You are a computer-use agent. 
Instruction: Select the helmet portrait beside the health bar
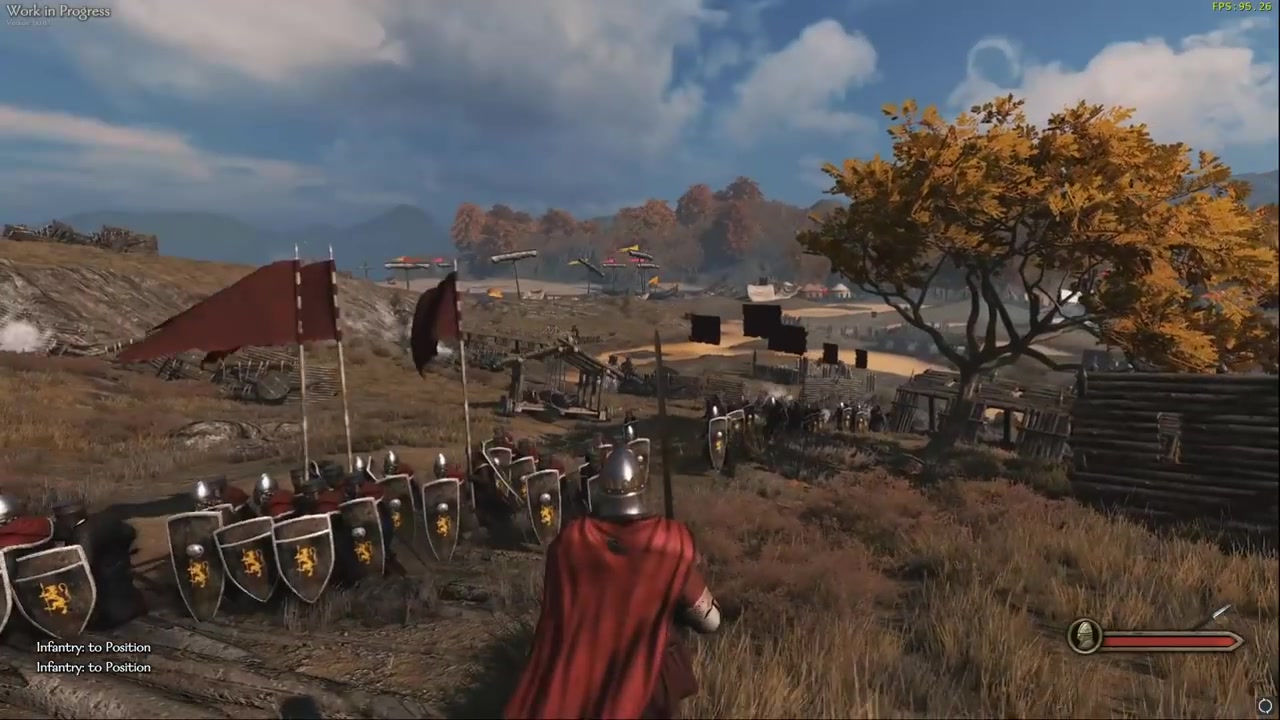pyautogui.click(x=1084, y=636)
